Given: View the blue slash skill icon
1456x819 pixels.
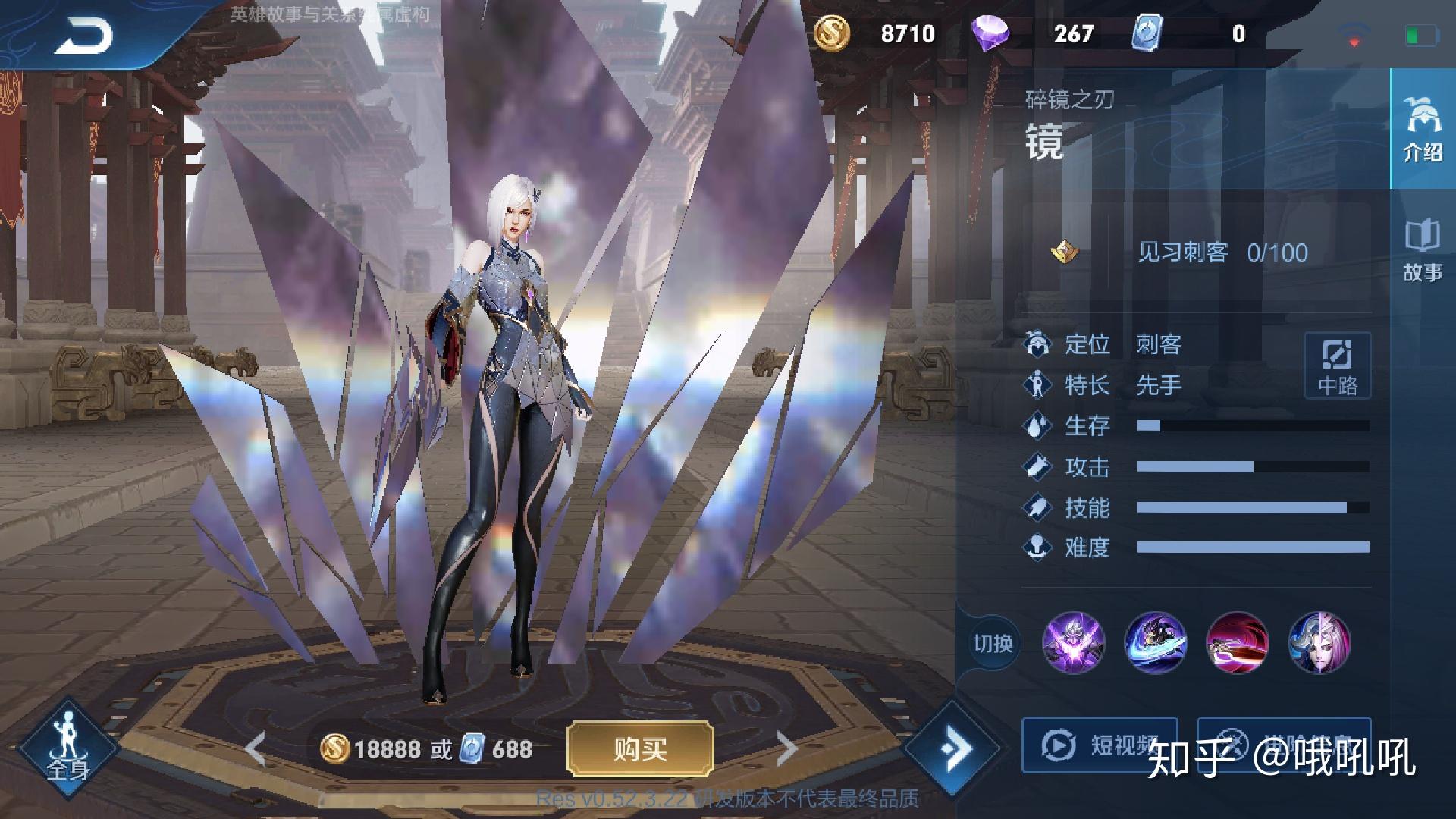Looking at the screenshot, I should 1155,643.
